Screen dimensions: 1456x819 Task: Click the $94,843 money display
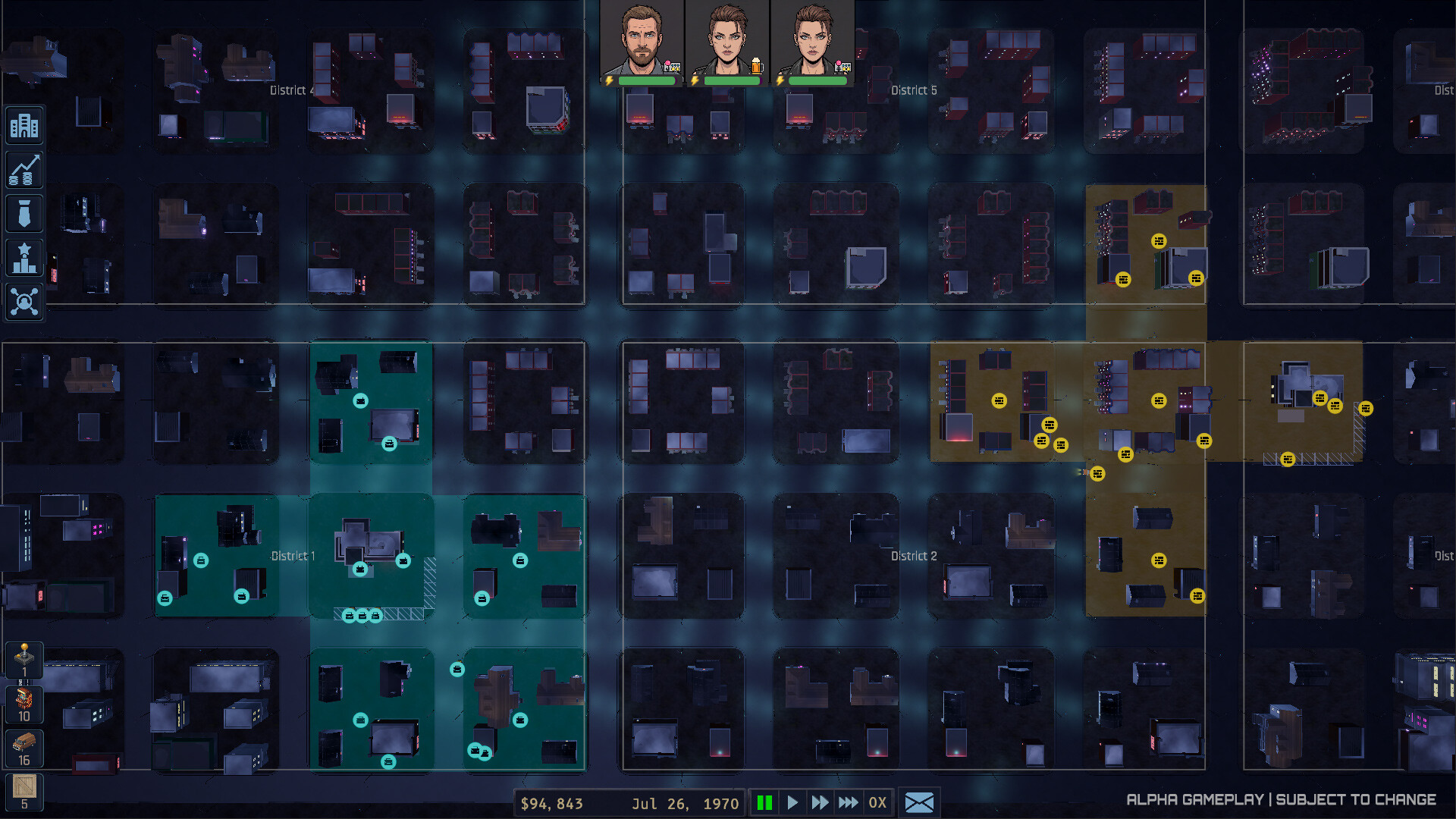point(551,803)
